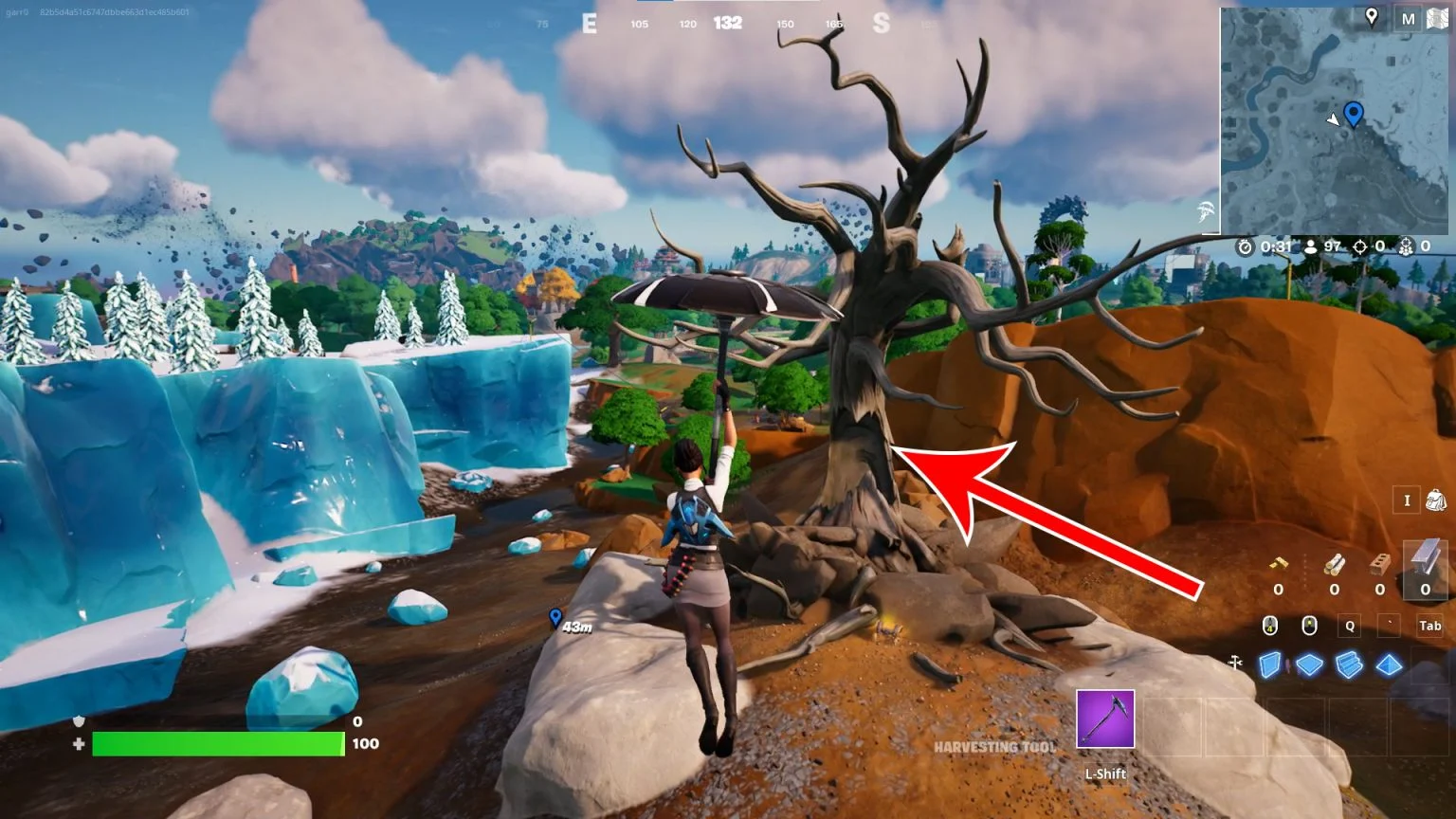Select the stairs build piece icon
This screenshot has height=819, width=1456.
1349,664
